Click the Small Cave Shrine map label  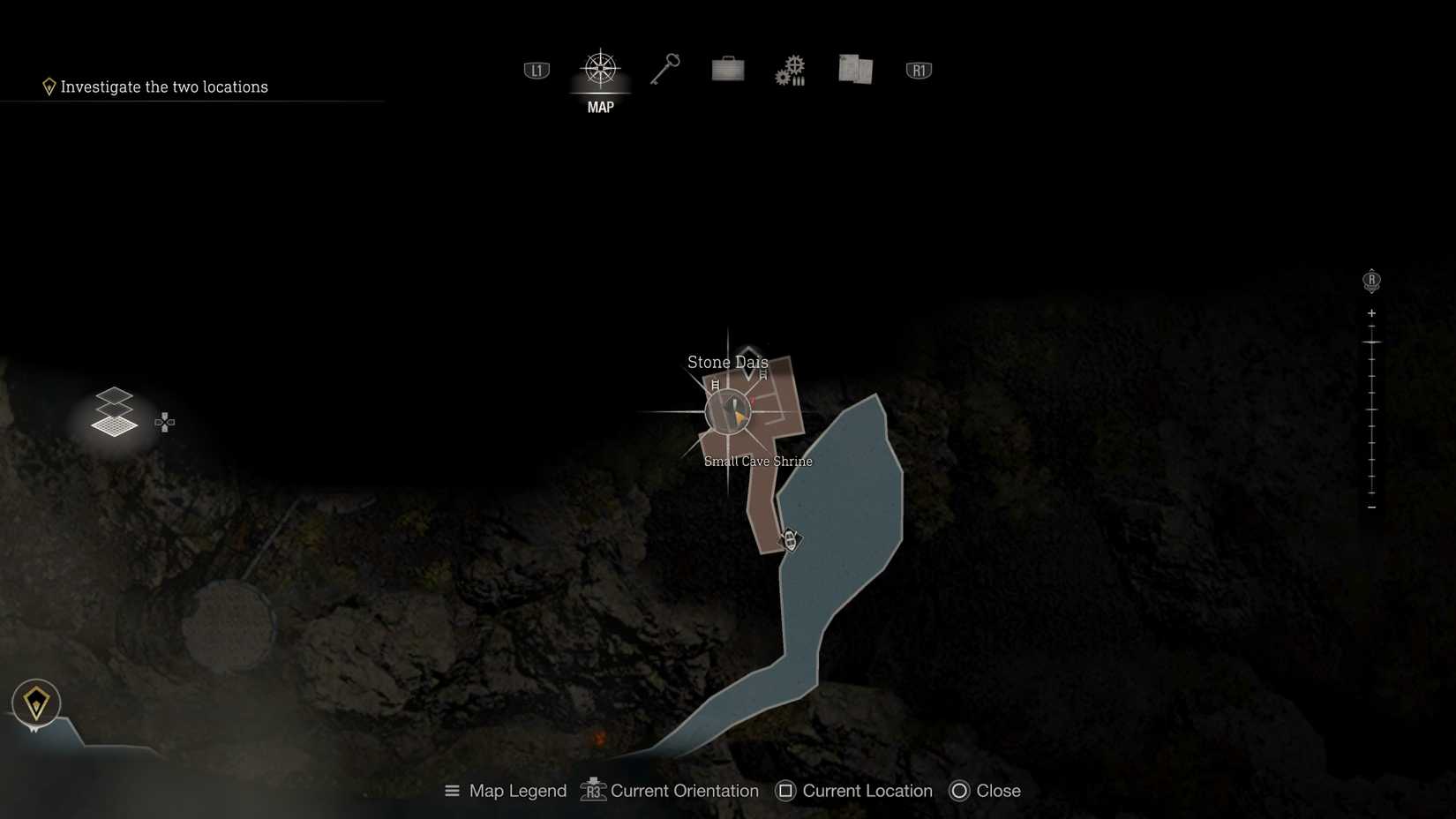[758, 461]
